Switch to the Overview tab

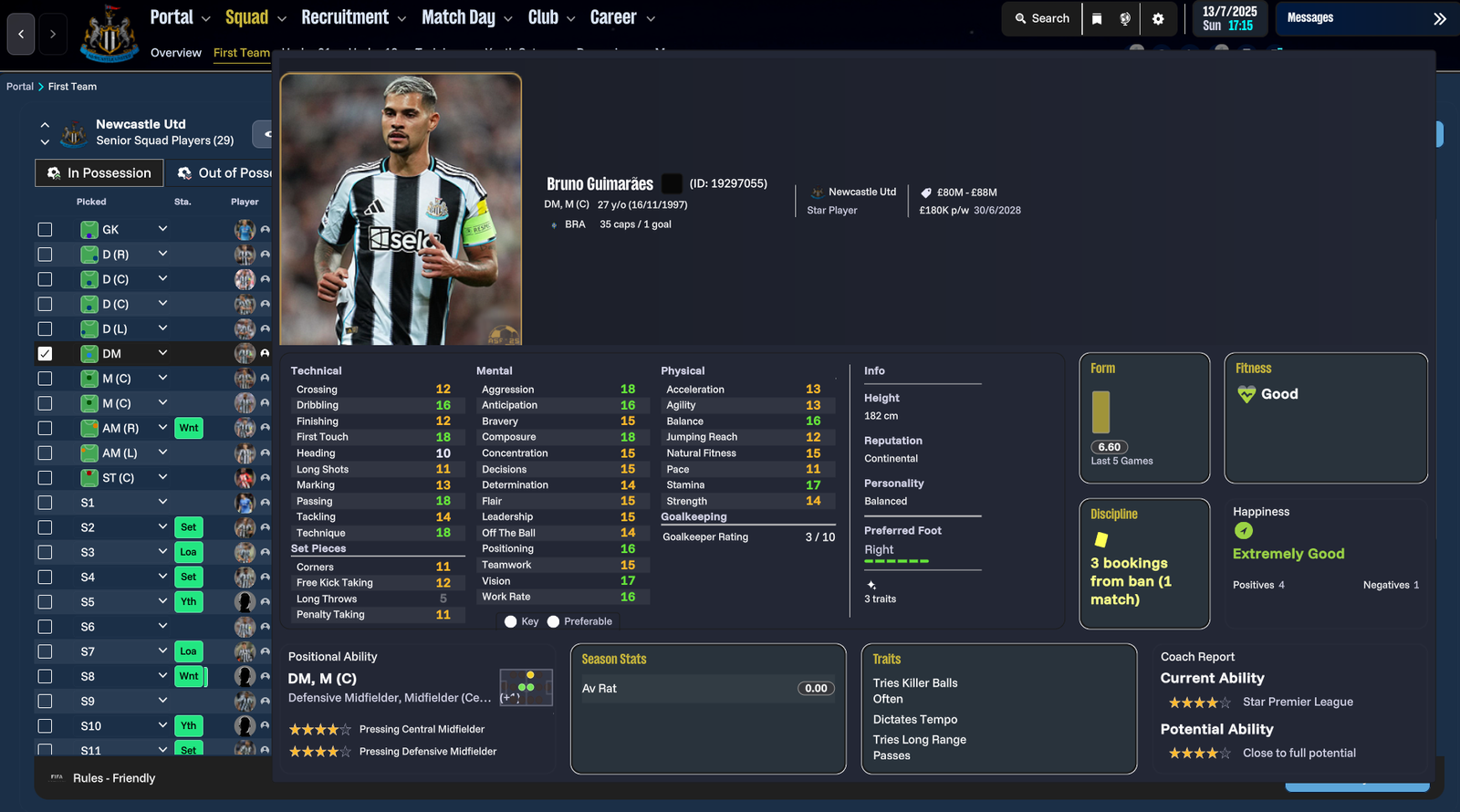pyautogui.click(x=176, y=53)
